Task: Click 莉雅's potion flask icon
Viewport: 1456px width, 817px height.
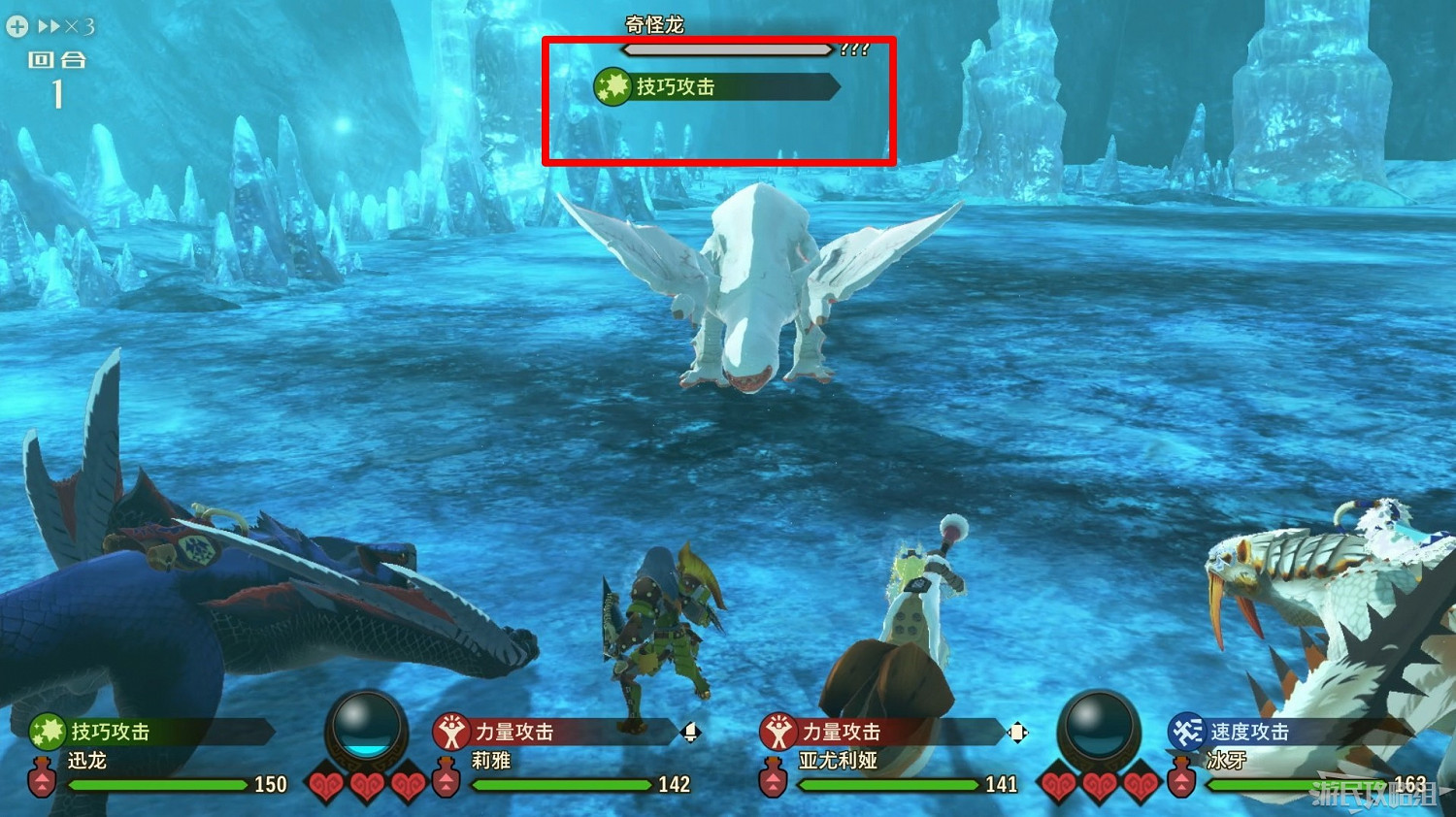Action: (x=447, y=777)
